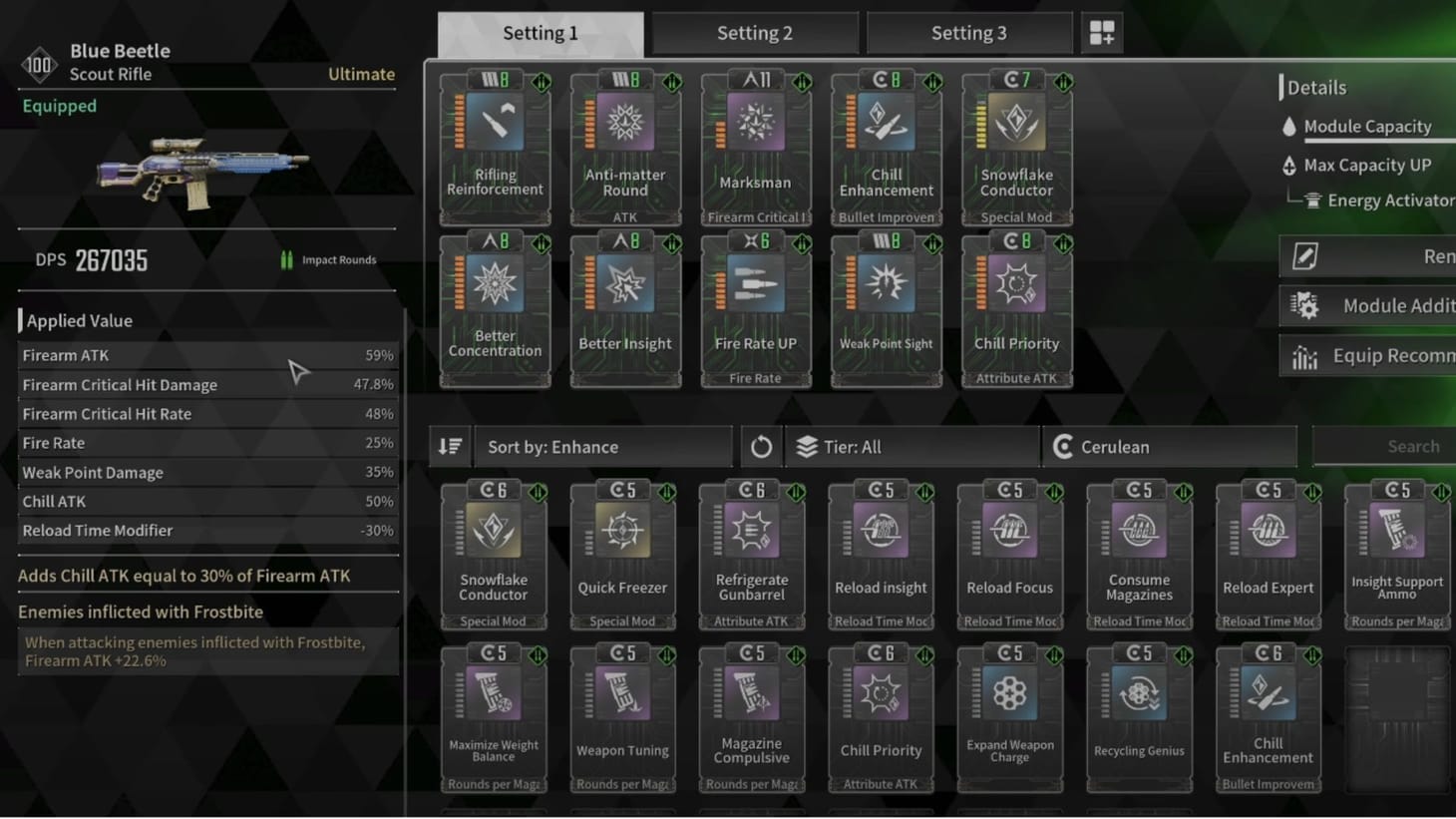Select the Anti-matter Round module
The width and height of the screenshot is (1456, 819).
[625, 148]
